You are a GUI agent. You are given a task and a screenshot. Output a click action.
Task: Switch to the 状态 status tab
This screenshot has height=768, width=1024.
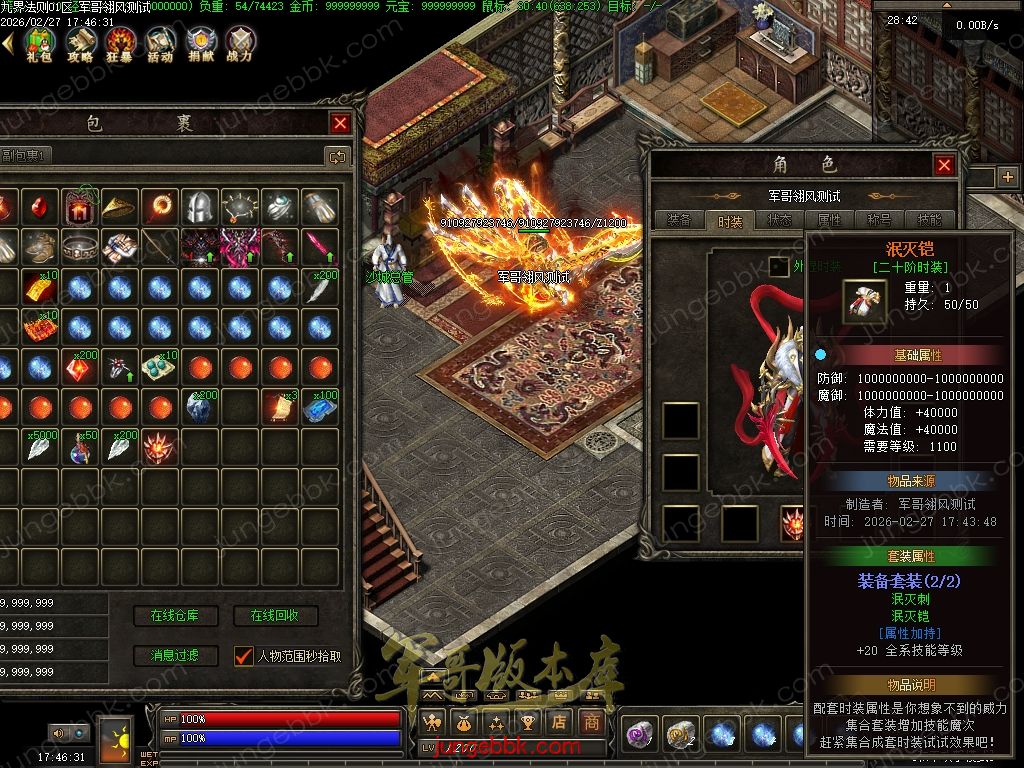[779, 220]
